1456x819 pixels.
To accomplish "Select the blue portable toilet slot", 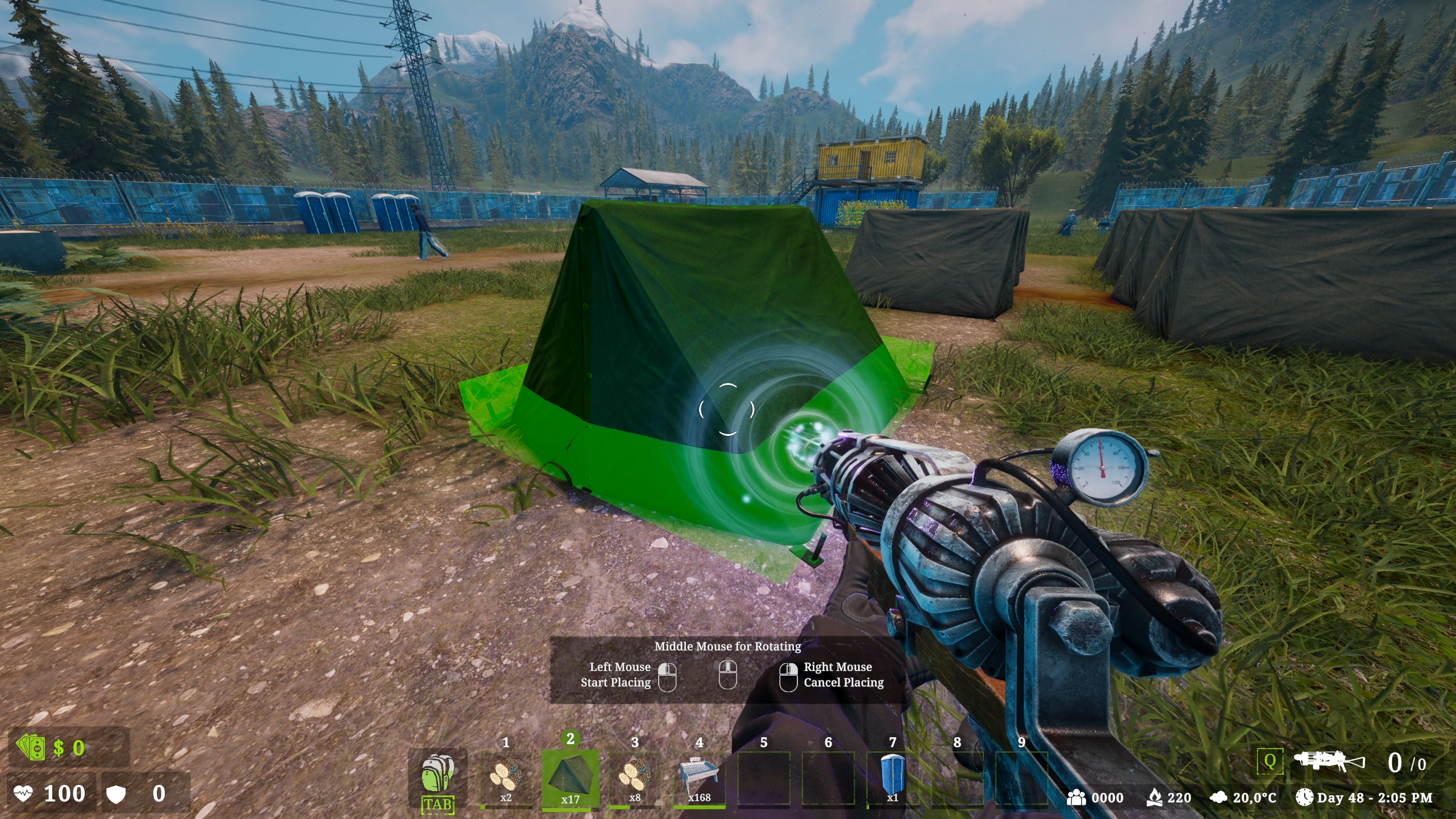I will click(x=892, y=777).
